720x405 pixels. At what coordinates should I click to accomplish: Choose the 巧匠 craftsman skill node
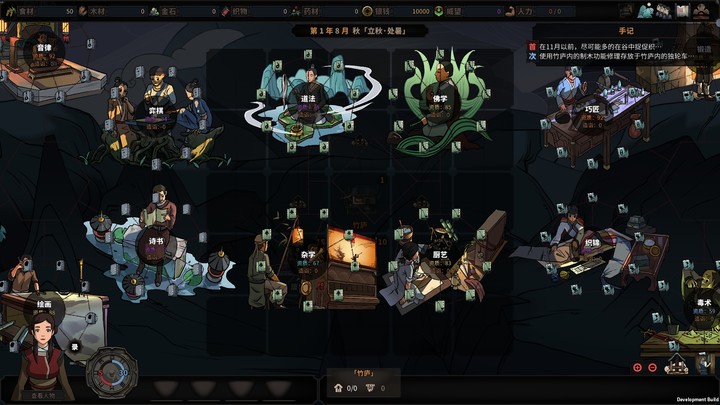(x=593, y=109)
